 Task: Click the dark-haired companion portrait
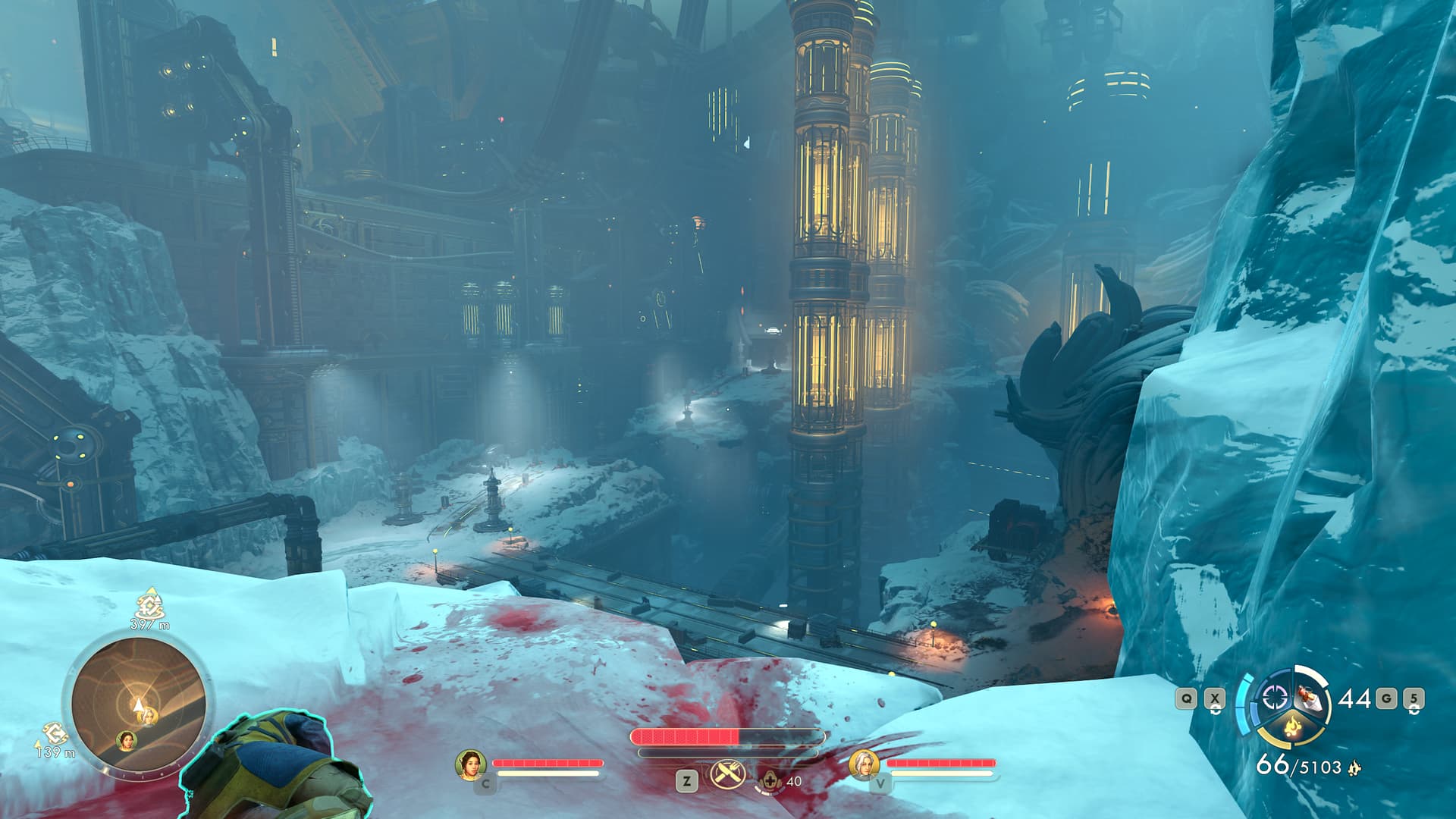[x=470, y=764]
